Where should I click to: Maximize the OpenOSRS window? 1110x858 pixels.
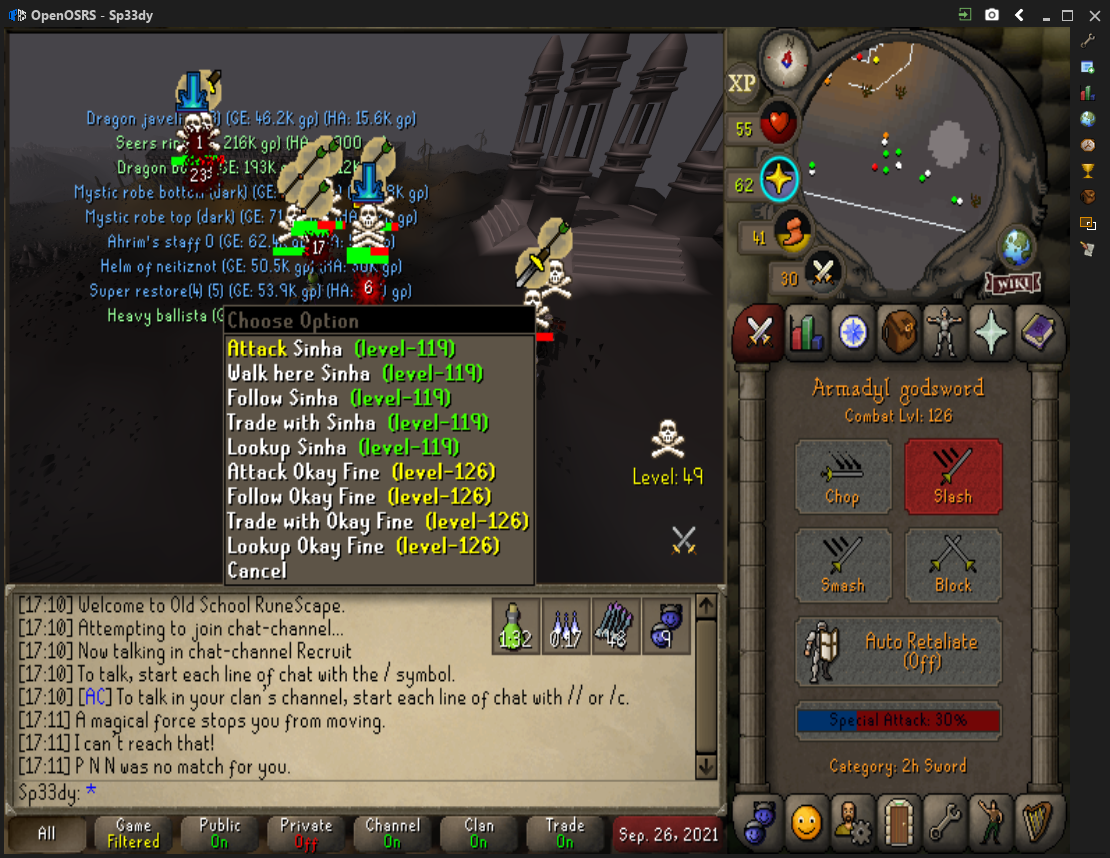click(1067, 15)
